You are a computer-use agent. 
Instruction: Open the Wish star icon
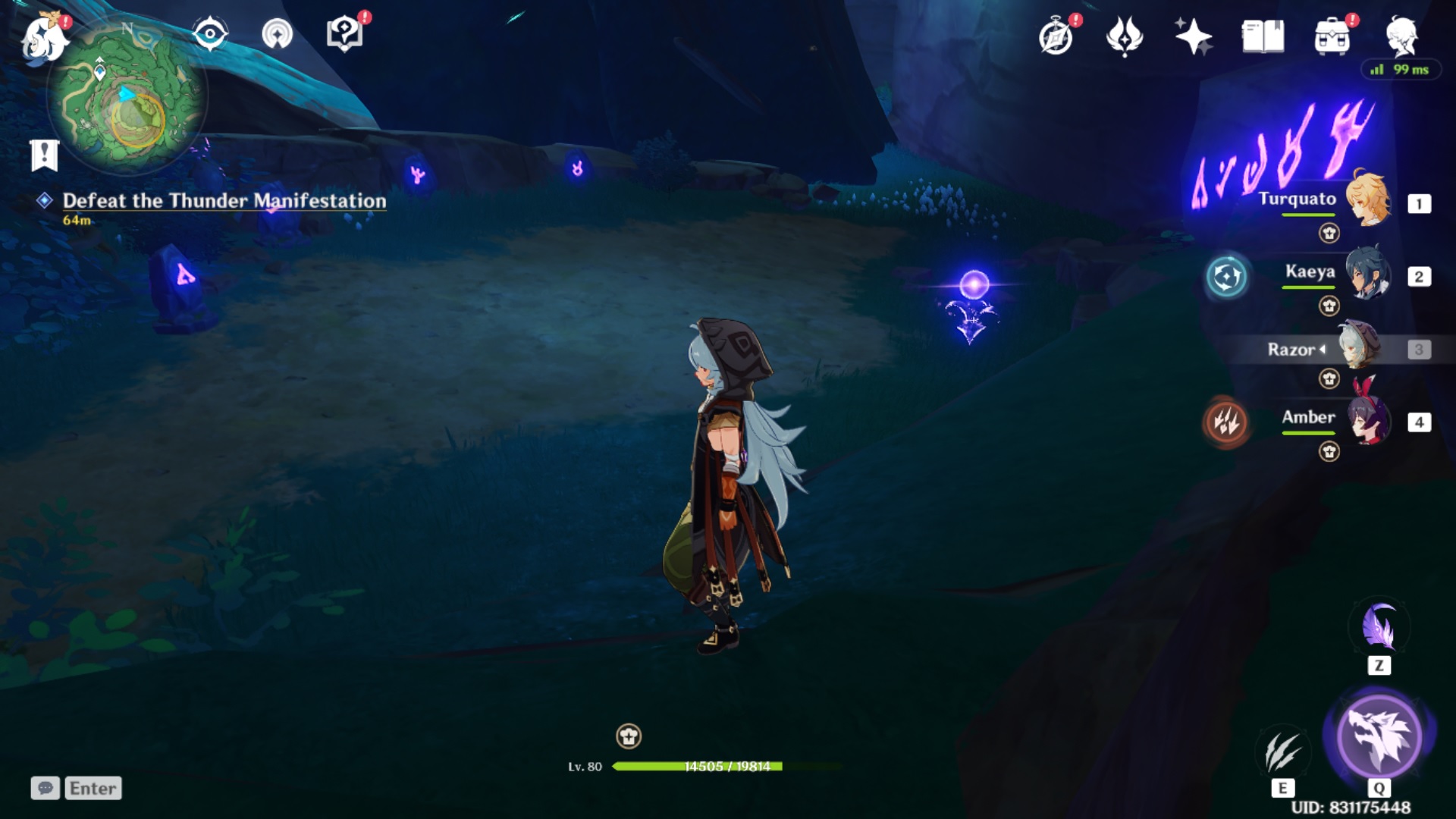[1193, 36]
